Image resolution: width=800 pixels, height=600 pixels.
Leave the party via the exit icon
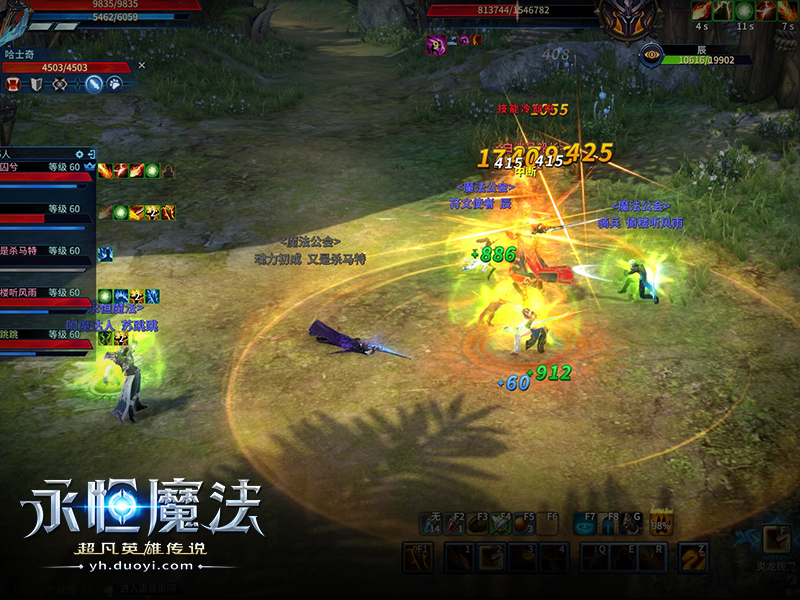pos(91,152)
